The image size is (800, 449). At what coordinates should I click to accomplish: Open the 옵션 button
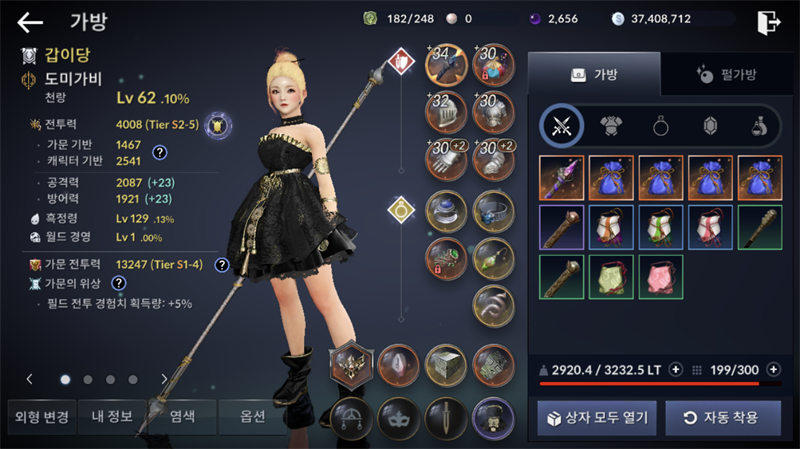(253, 416)
